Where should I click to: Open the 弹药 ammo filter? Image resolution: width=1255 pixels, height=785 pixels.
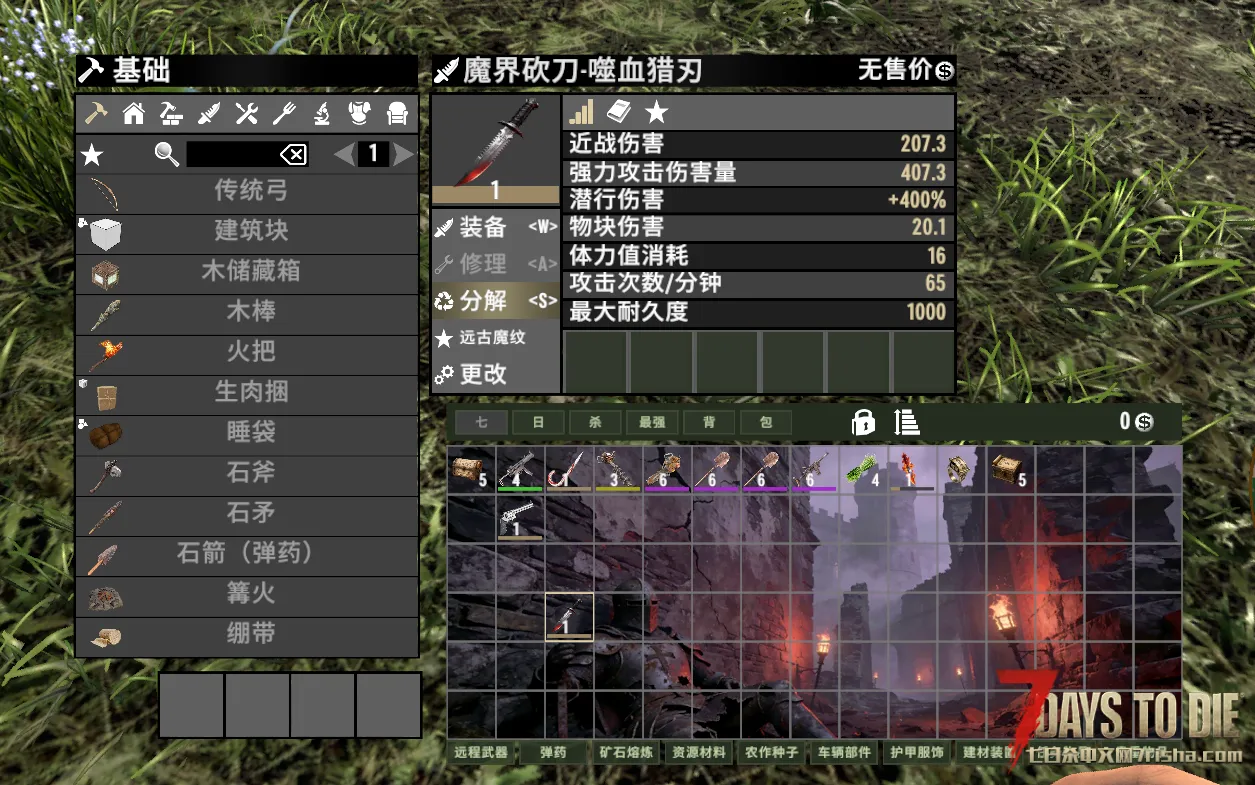(x=553, y=752)
